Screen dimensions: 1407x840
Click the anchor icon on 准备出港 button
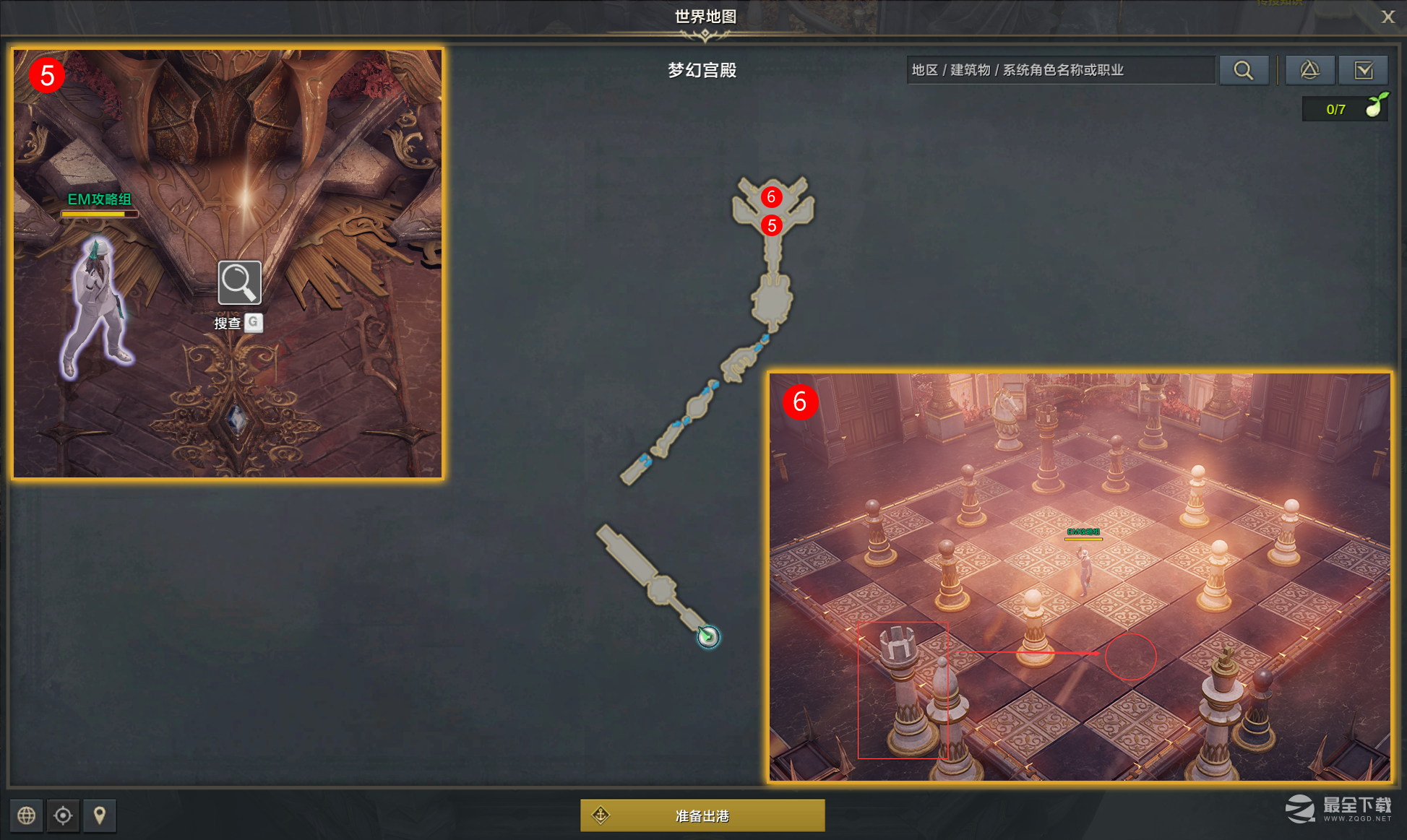(600, 815)
